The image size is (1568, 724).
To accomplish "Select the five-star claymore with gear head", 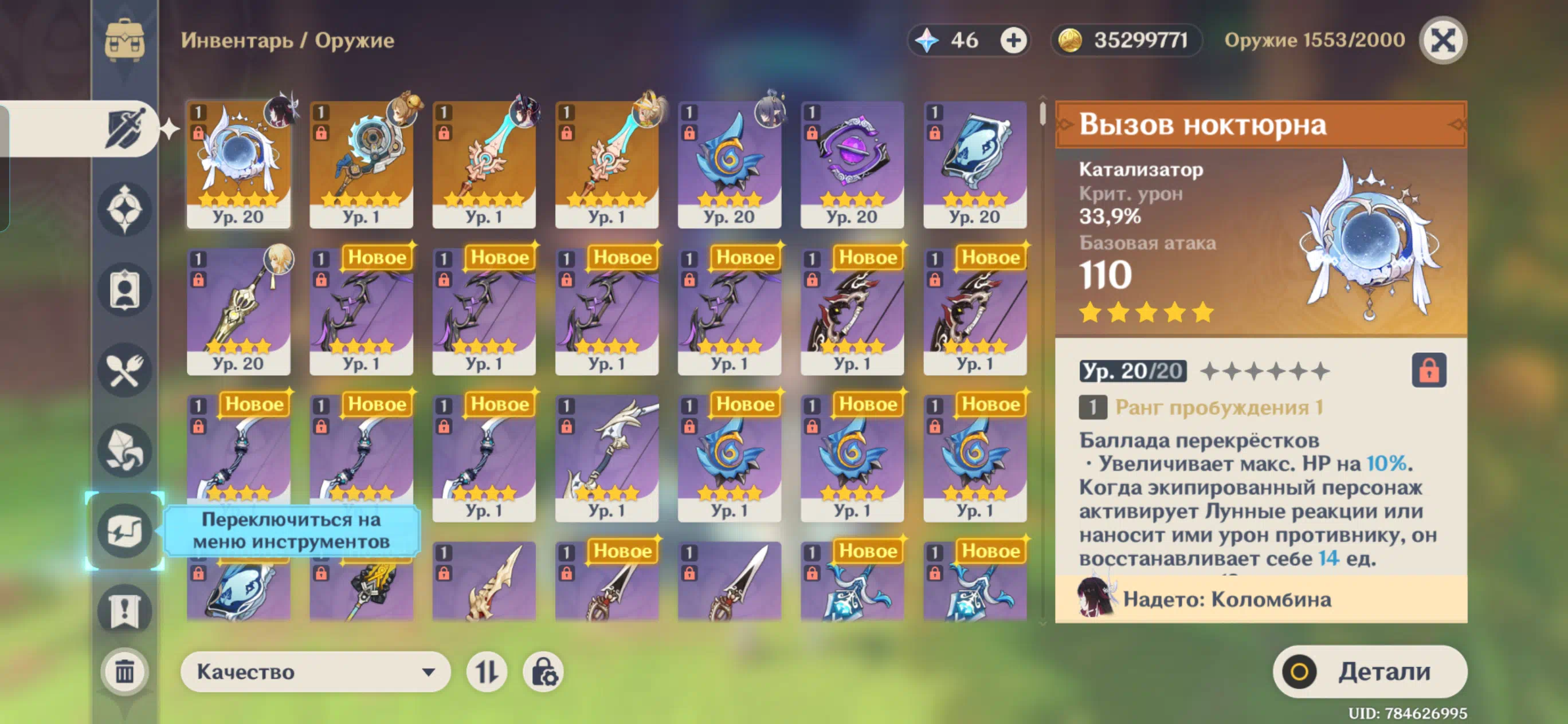I will point(361,164).
